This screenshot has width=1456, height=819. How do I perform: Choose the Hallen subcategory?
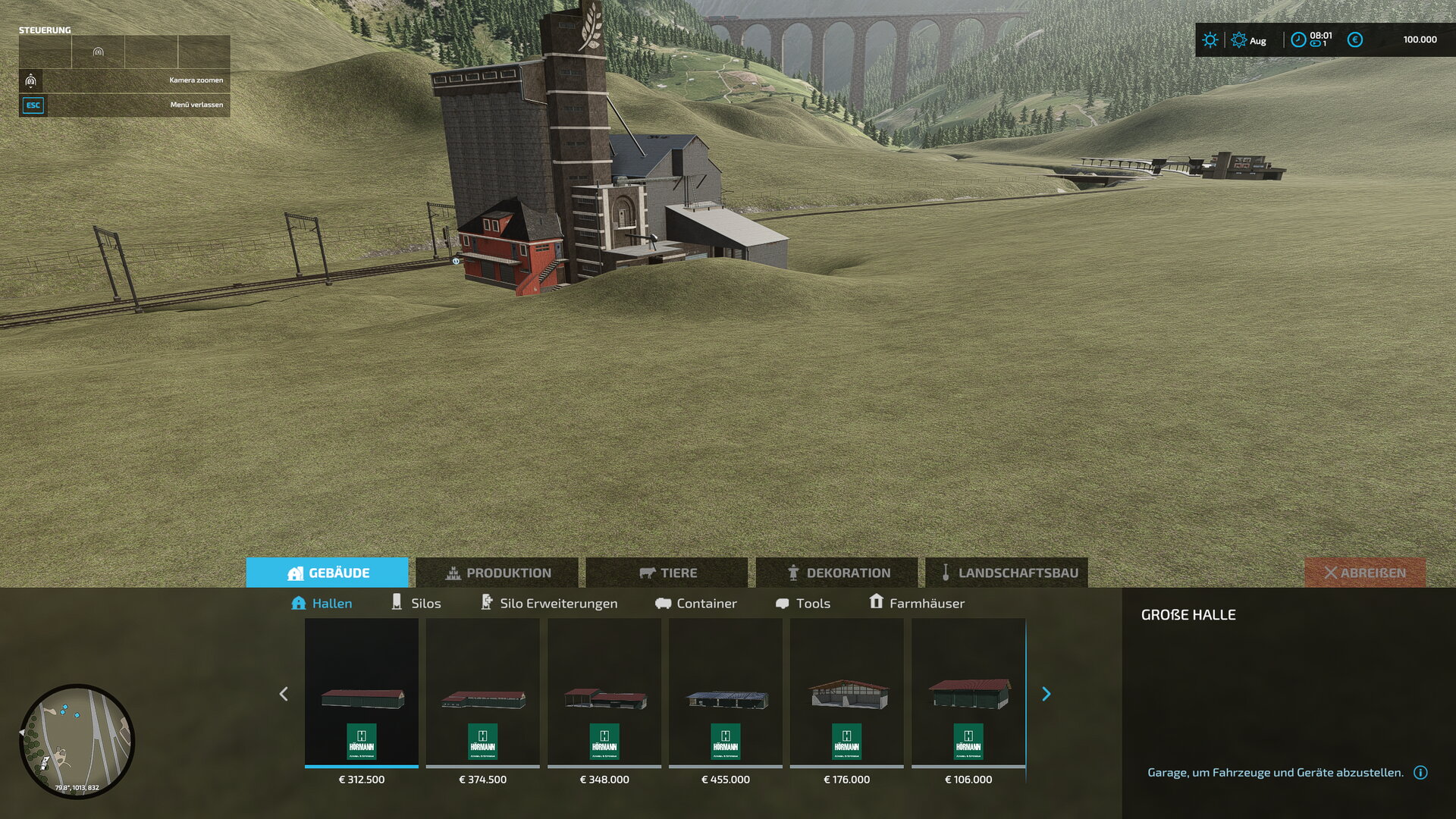pyautogui.click(x=322, y=603)
